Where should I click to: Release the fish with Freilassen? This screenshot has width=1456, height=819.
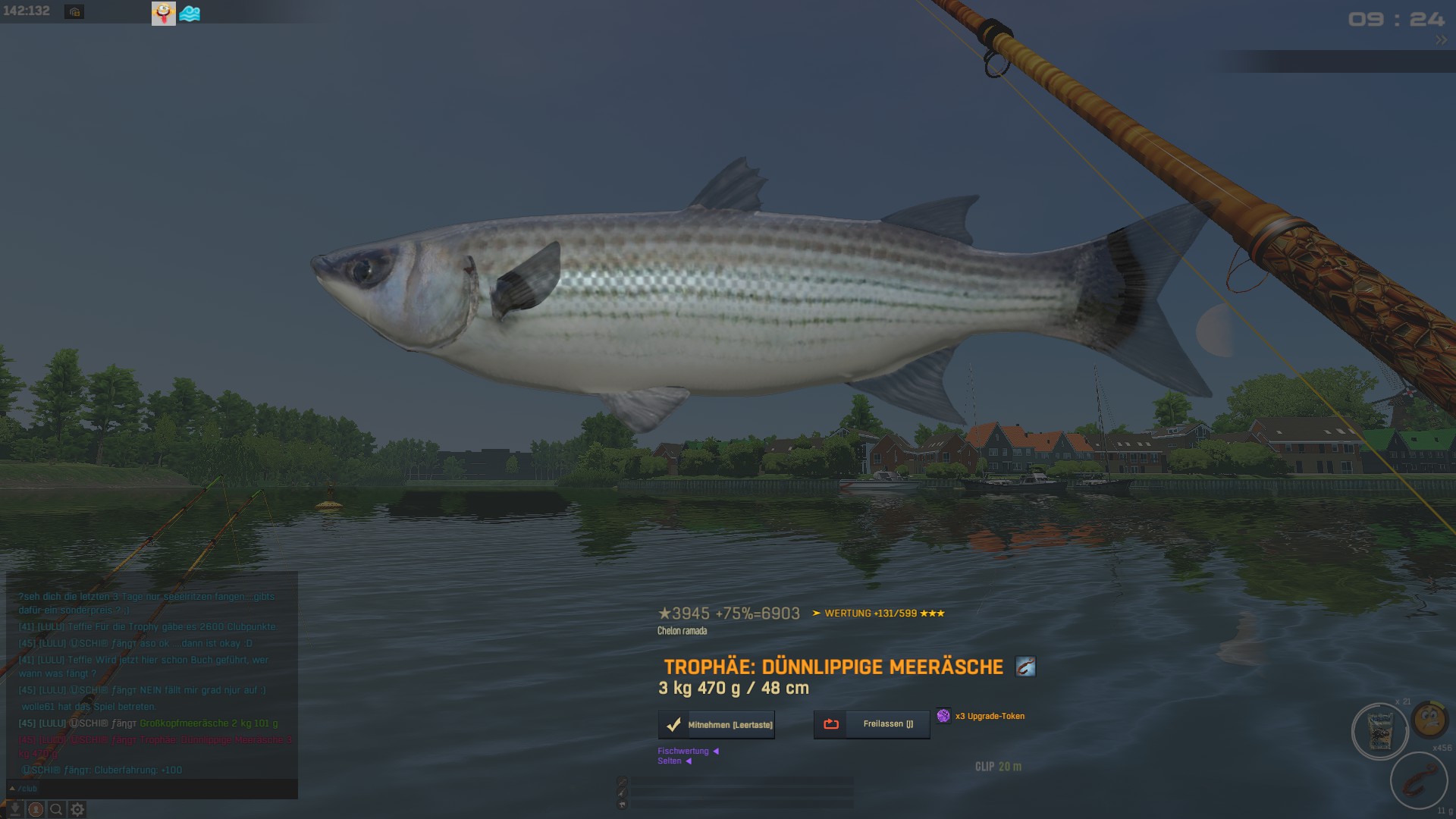point(871,724)
